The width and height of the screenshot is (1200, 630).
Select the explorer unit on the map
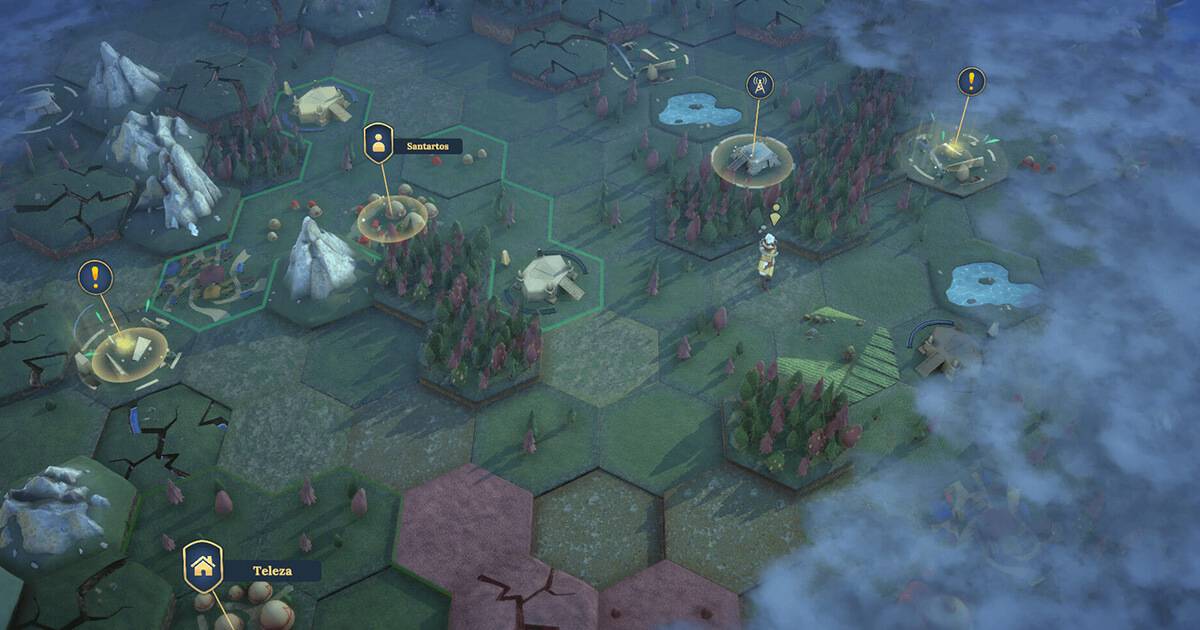[767, 259]
